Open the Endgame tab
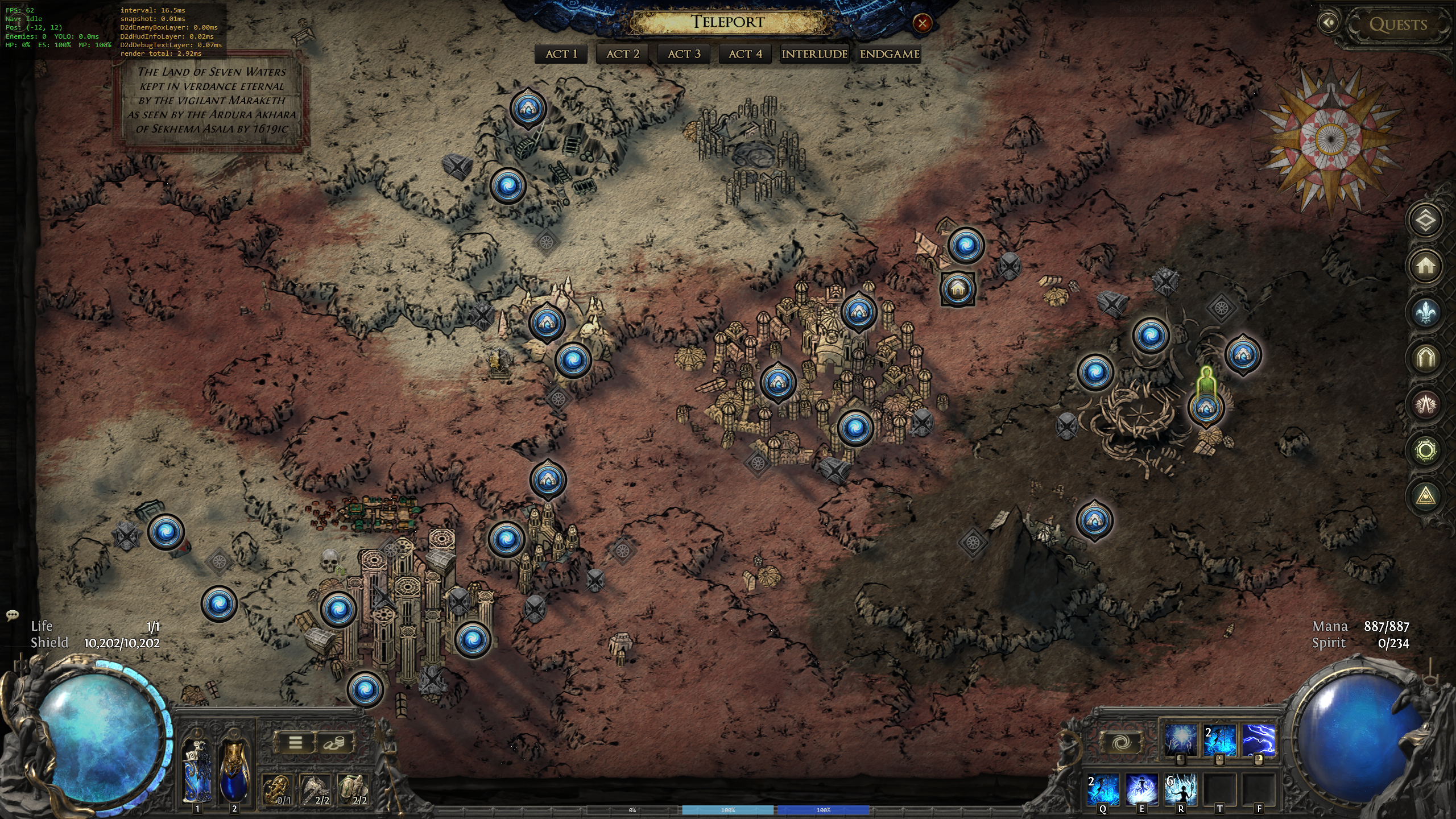 pyautogui.click(x=890, y=54)
